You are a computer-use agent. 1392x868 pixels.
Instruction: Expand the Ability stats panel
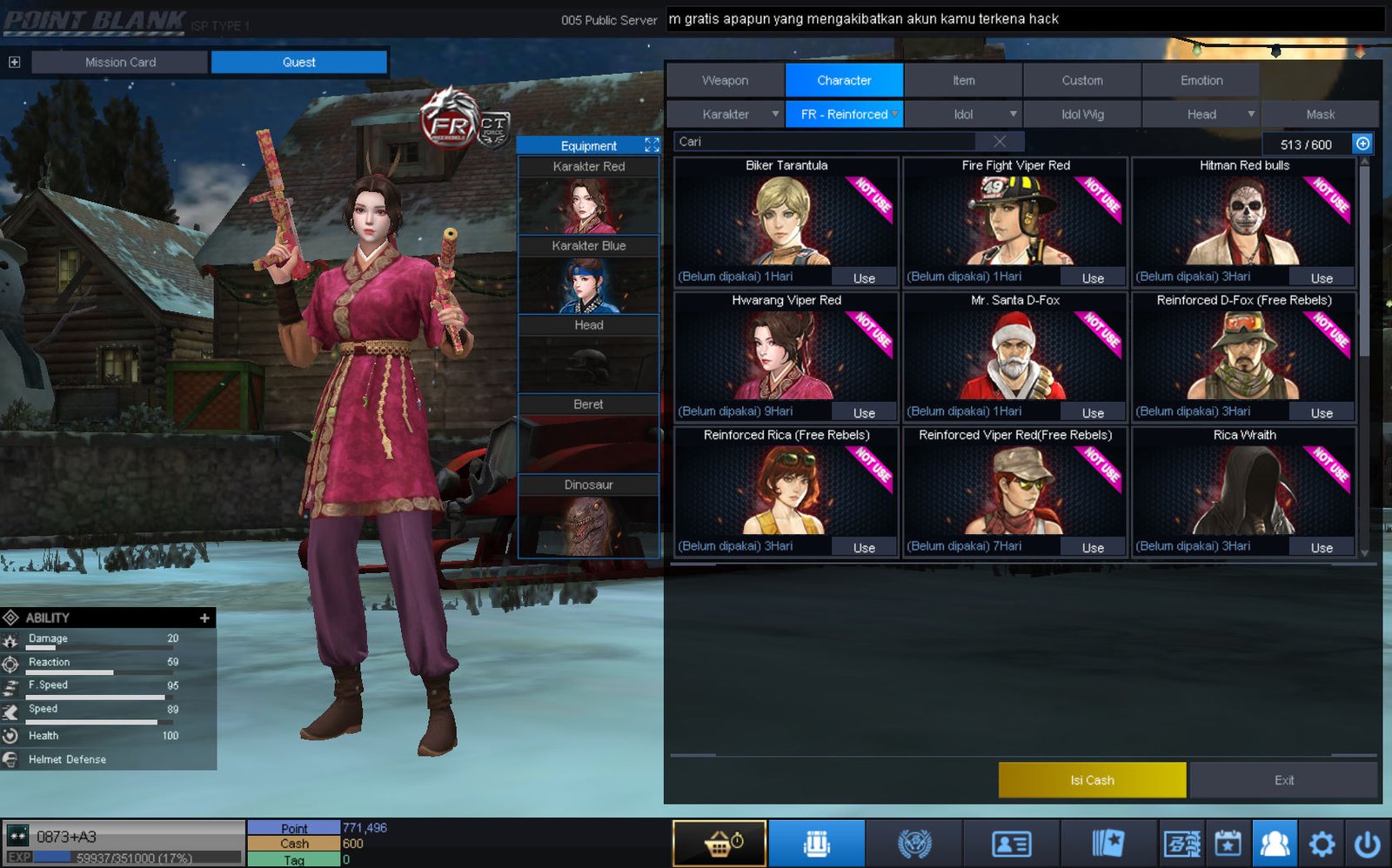(x=204, y=618)
